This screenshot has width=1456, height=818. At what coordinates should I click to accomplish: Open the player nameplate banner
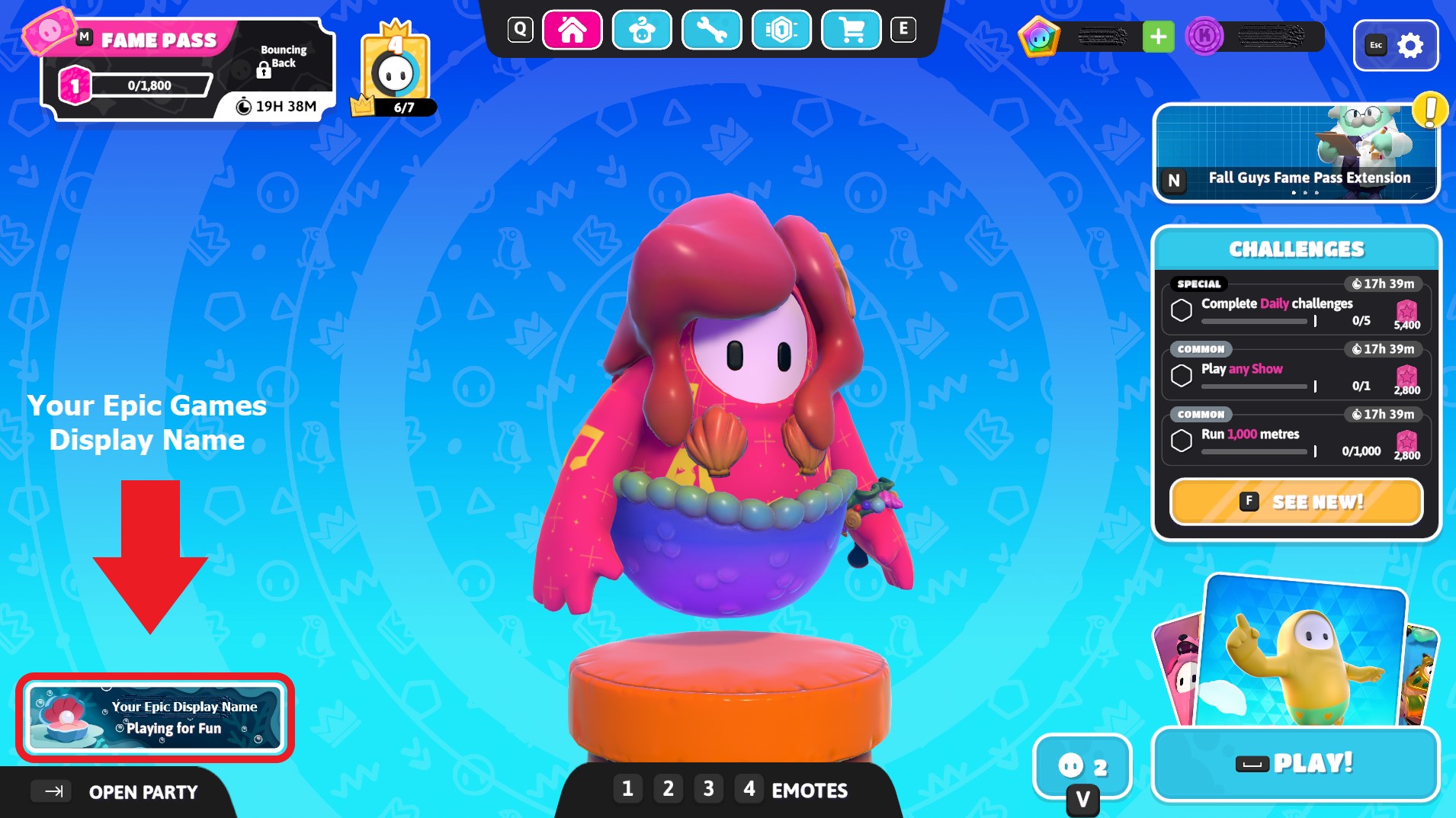coord(155,717)
